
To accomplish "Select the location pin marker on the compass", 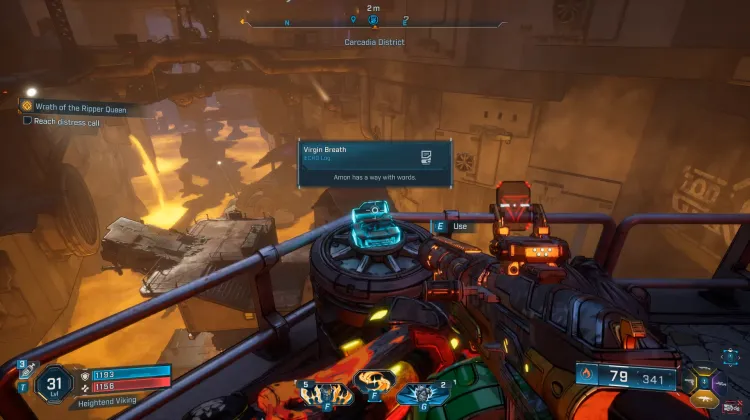I will tap(353, 18).
